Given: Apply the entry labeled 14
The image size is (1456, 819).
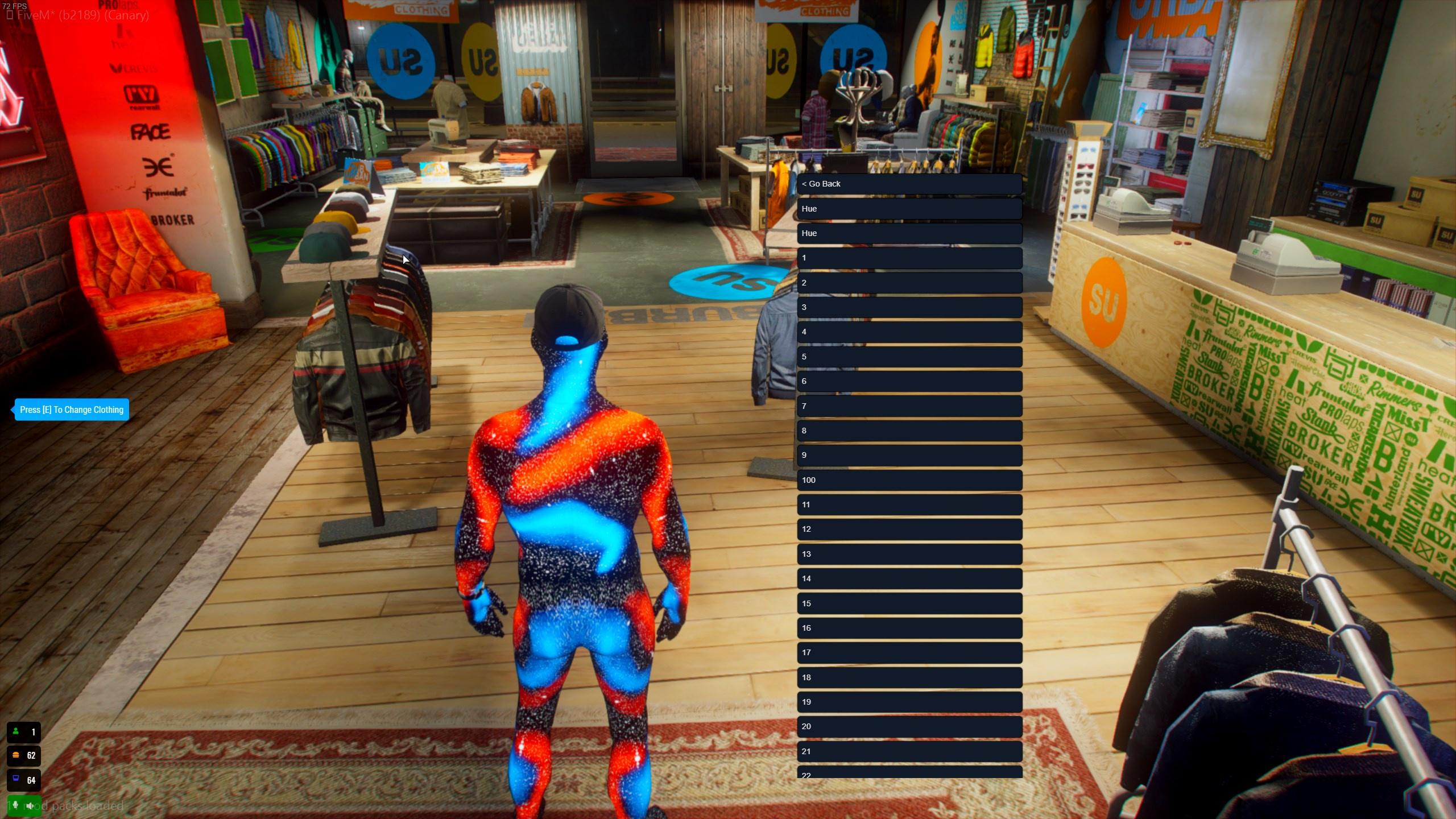Looking at the screenshot, I should pyautogui.click(x=909, y=578).
